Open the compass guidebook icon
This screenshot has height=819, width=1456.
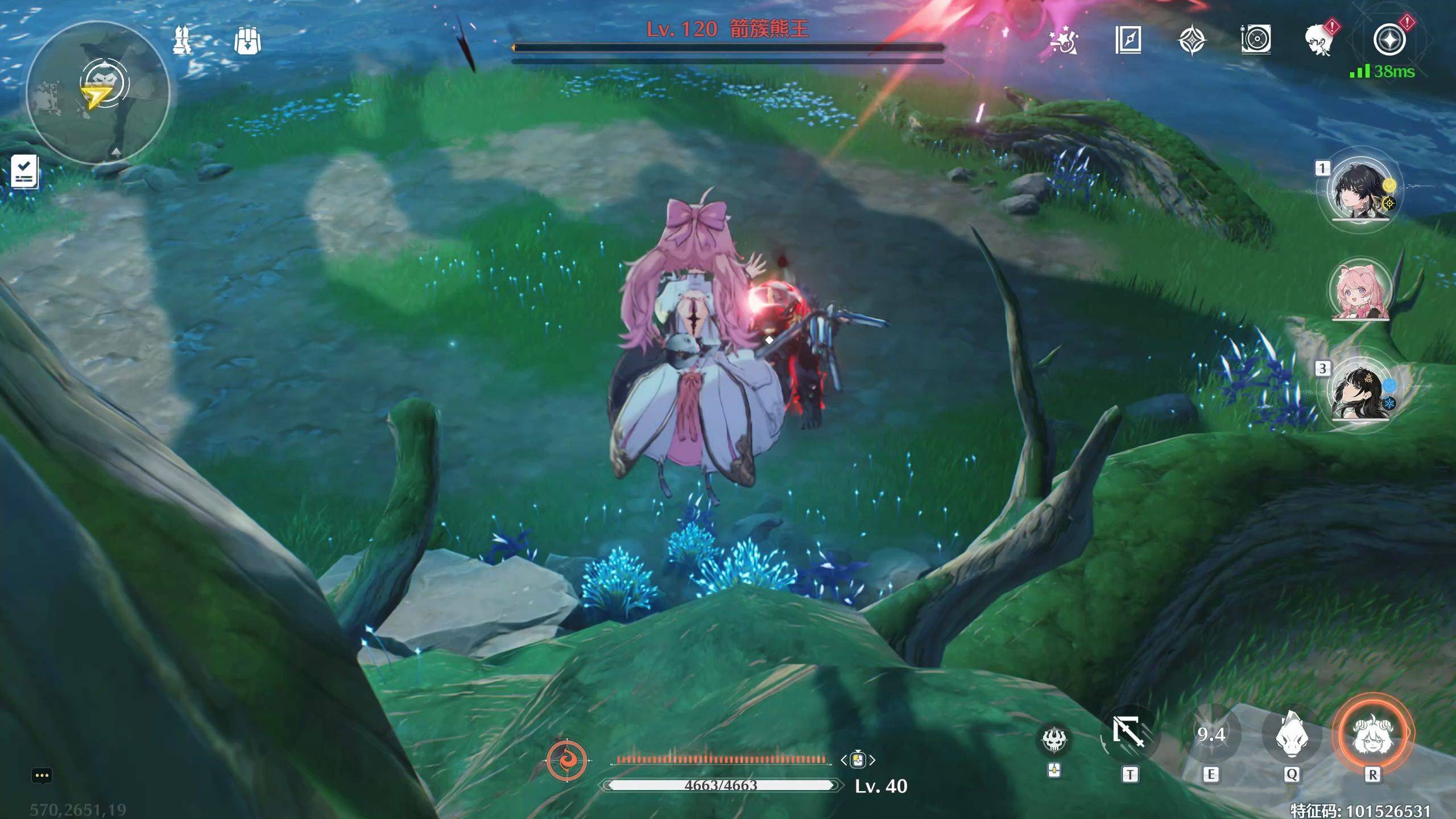1128,40
